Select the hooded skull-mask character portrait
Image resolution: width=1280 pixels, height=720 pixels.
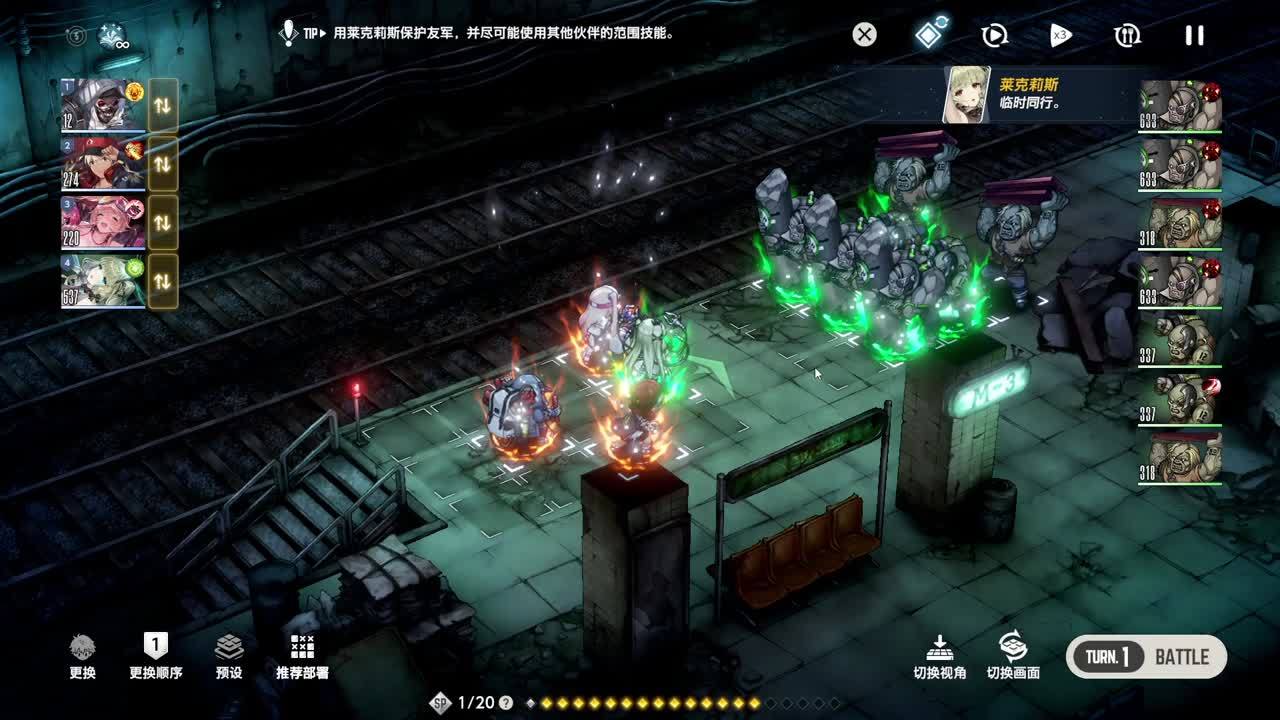point(103,105)
